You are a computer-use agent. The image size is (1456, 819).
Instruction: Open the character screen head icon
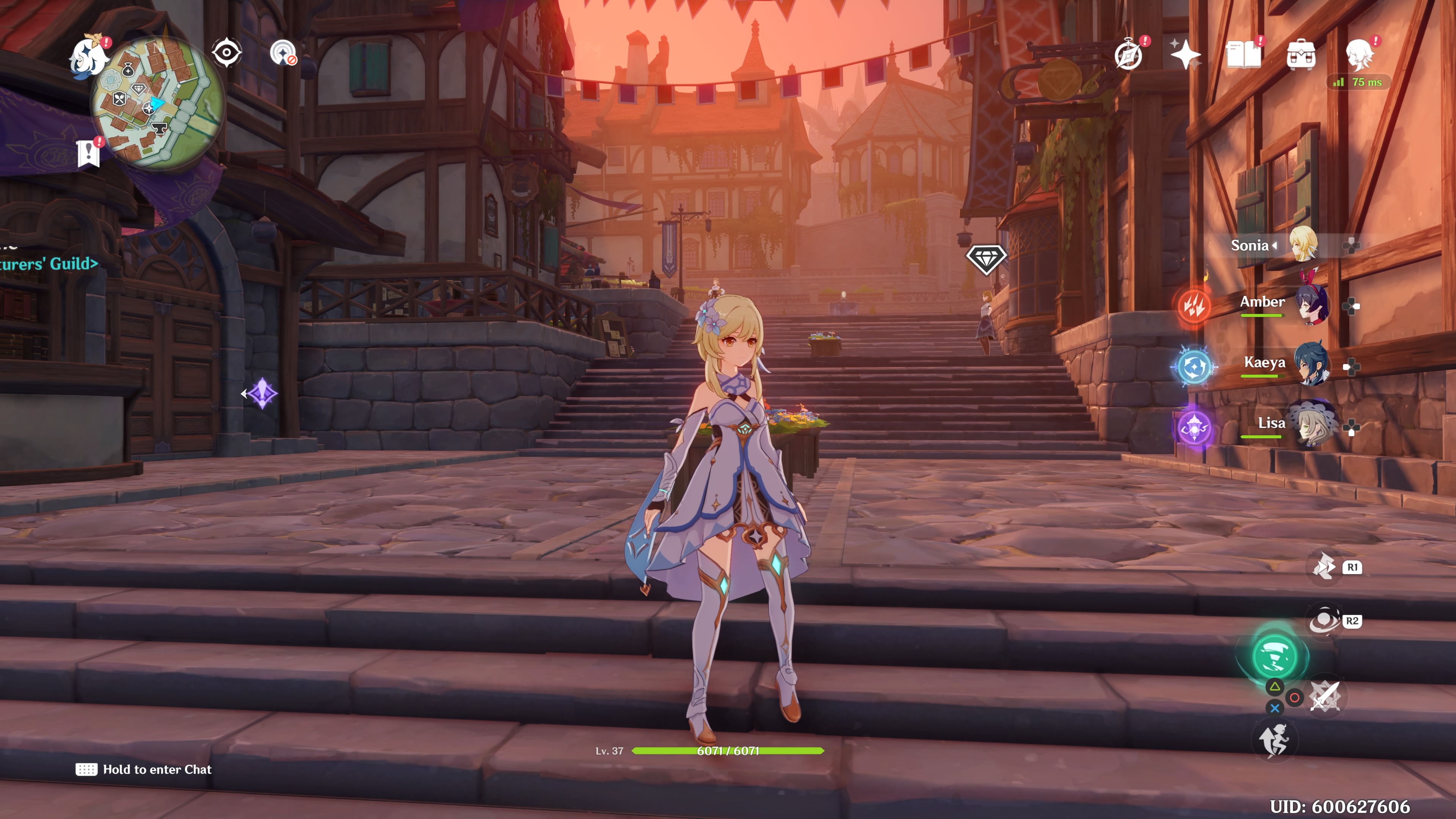(1359, 55)
